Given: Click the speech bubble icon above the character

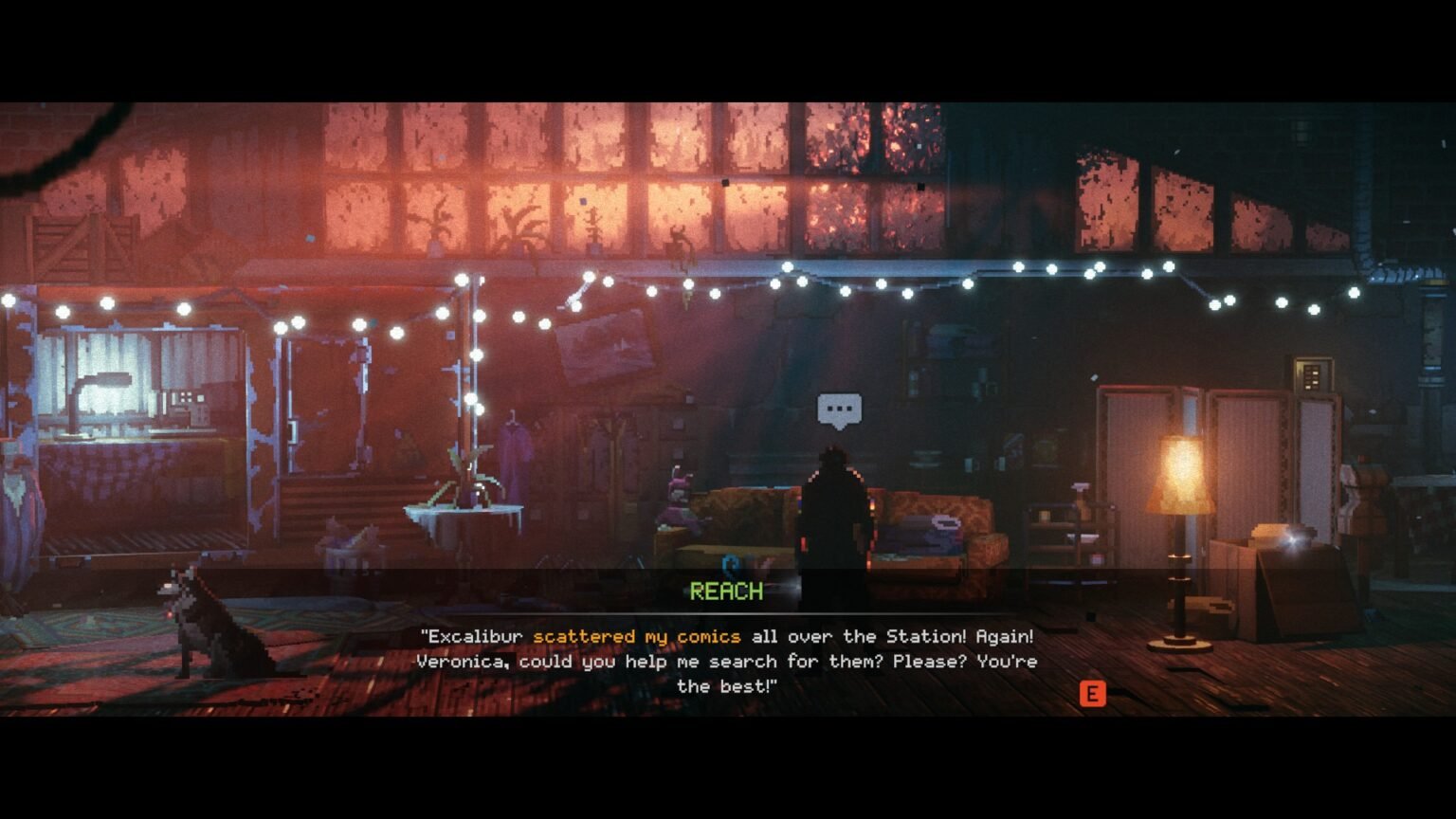Looking at the screenshot, I should [x=839, y=409].
